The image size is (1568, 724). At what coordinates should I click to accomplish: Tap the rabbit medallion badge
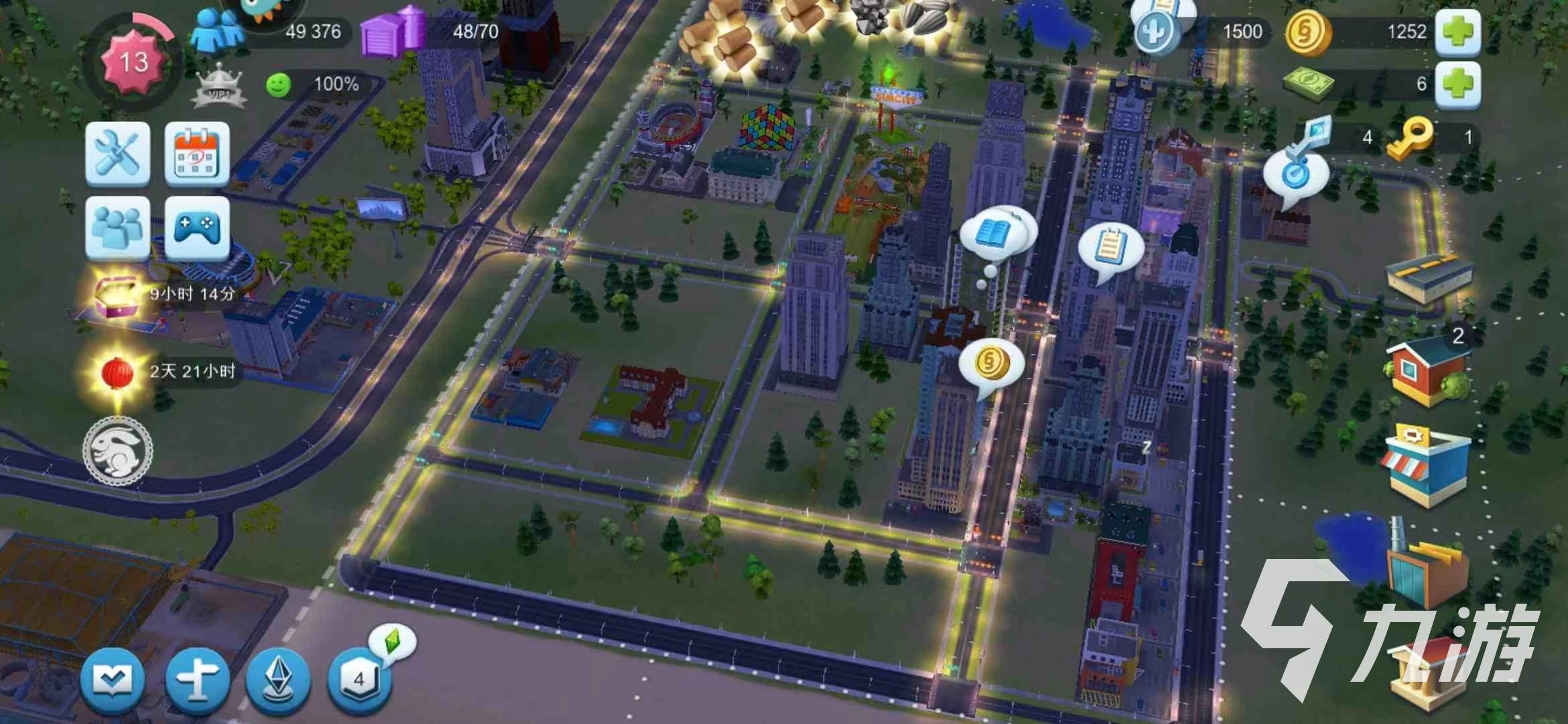tap(118, 450)
